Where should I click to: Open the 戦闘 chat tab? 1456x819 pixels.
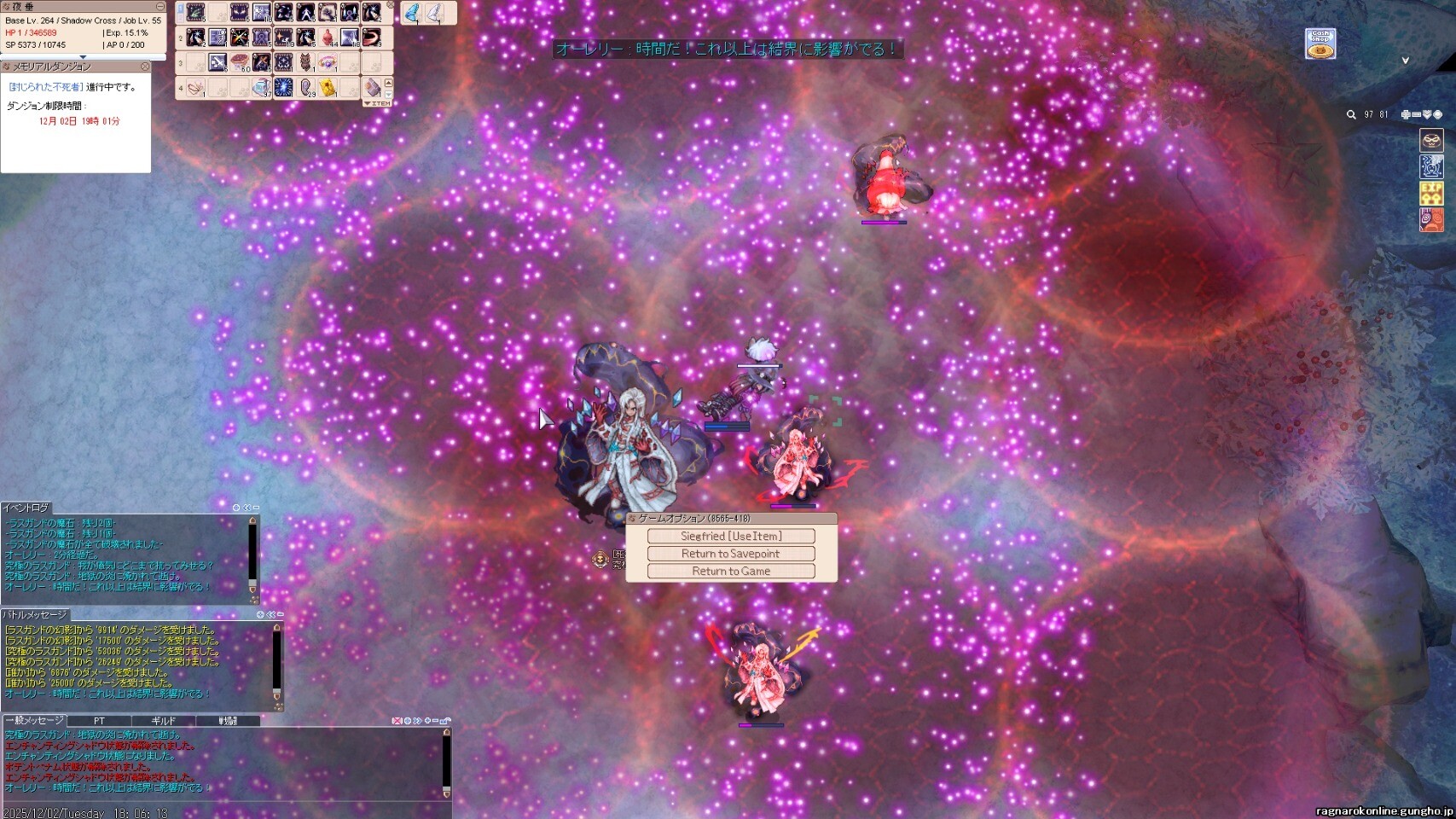[x=228, y=721]
